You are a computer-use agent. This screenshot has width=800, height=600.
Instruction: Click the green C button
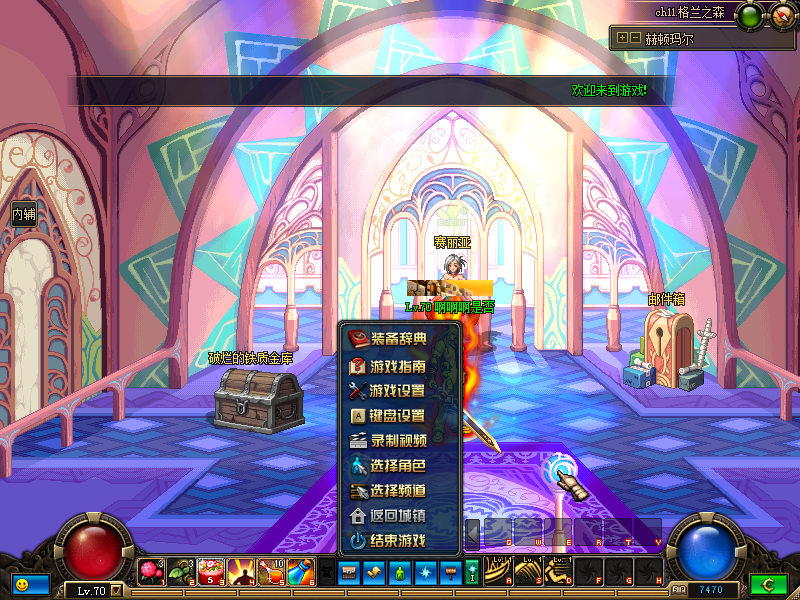click(768, 584)
